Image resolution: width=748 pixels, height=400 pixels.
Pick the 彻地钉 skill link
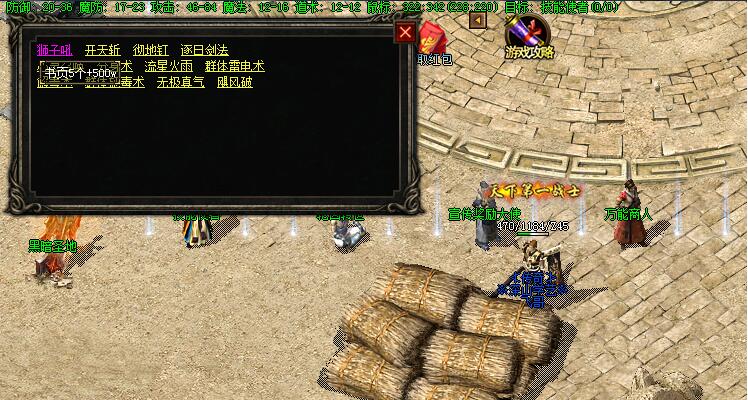[x=150, y=50]
